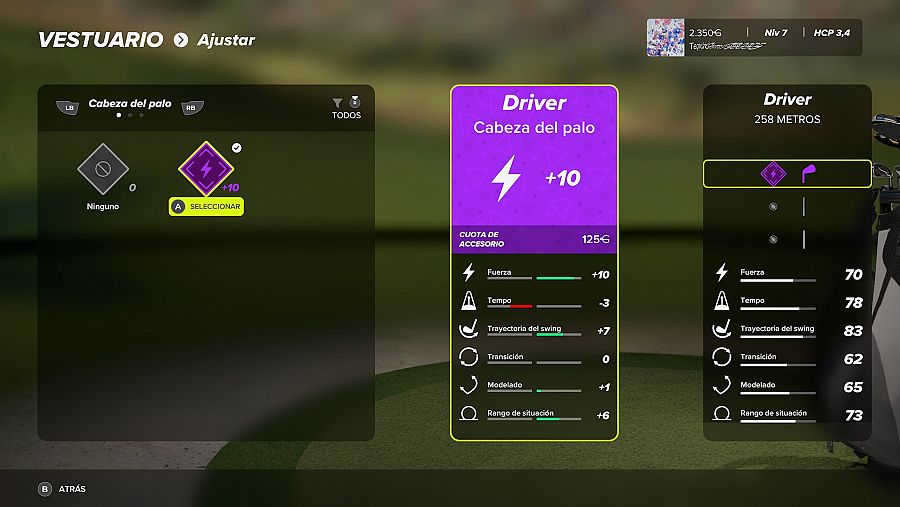Click the Seleccionar button
Screen dimensions: 900x507
click(206, 206)
